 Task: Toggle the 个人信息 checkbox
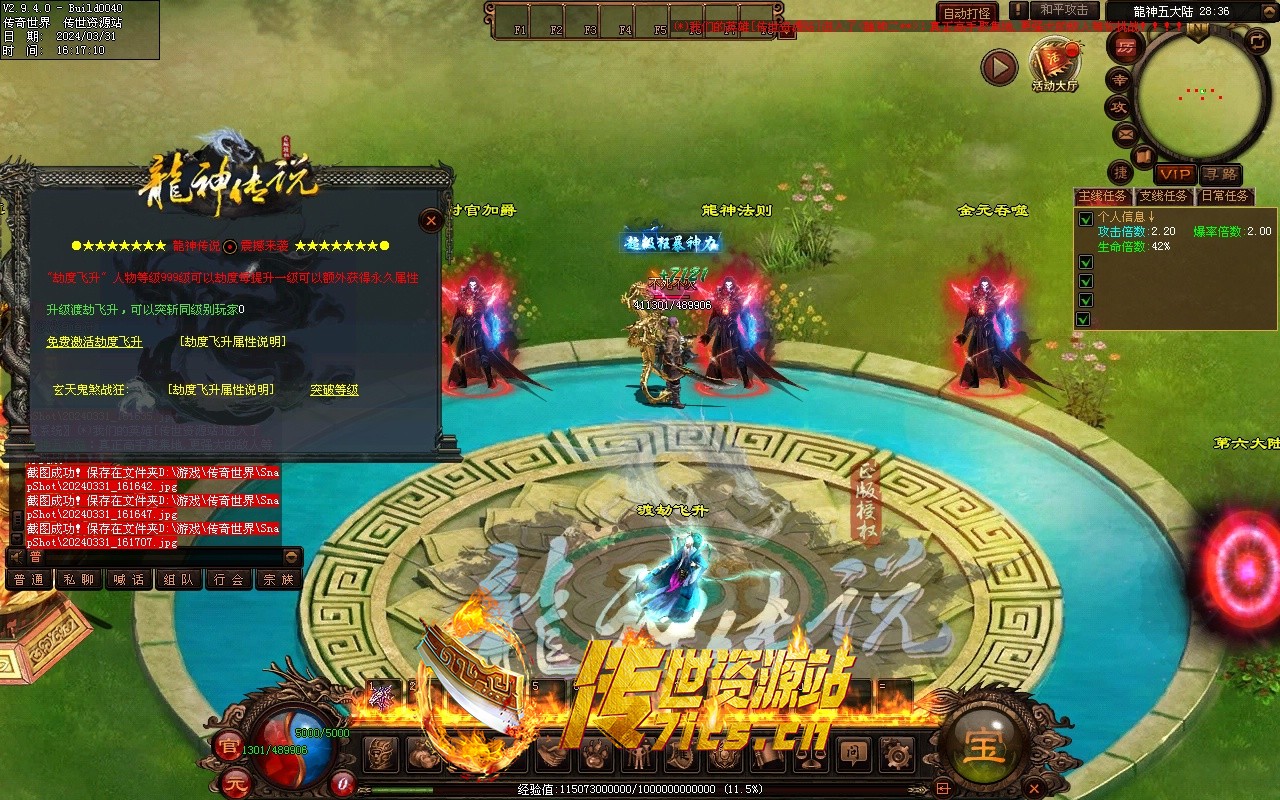pos(1085,219)
